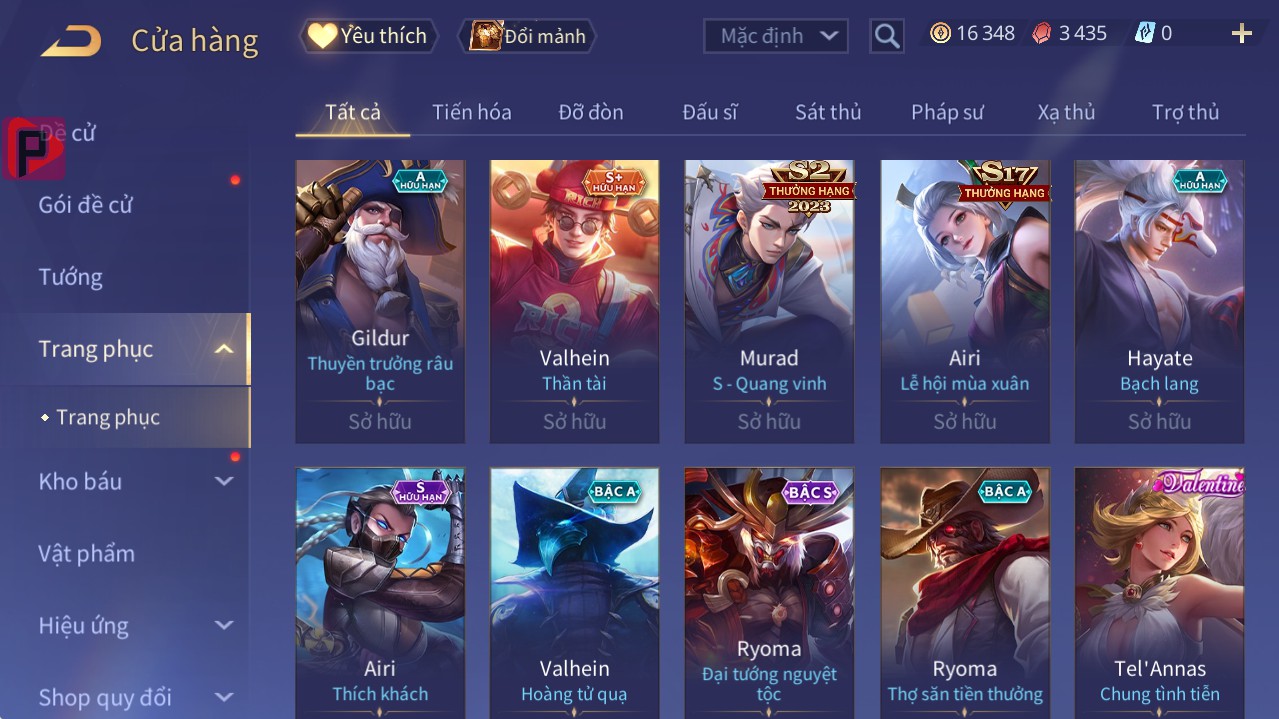Choose the Pháp sư tab
This screenshot has width=1279, height=719.
[947, 112]
